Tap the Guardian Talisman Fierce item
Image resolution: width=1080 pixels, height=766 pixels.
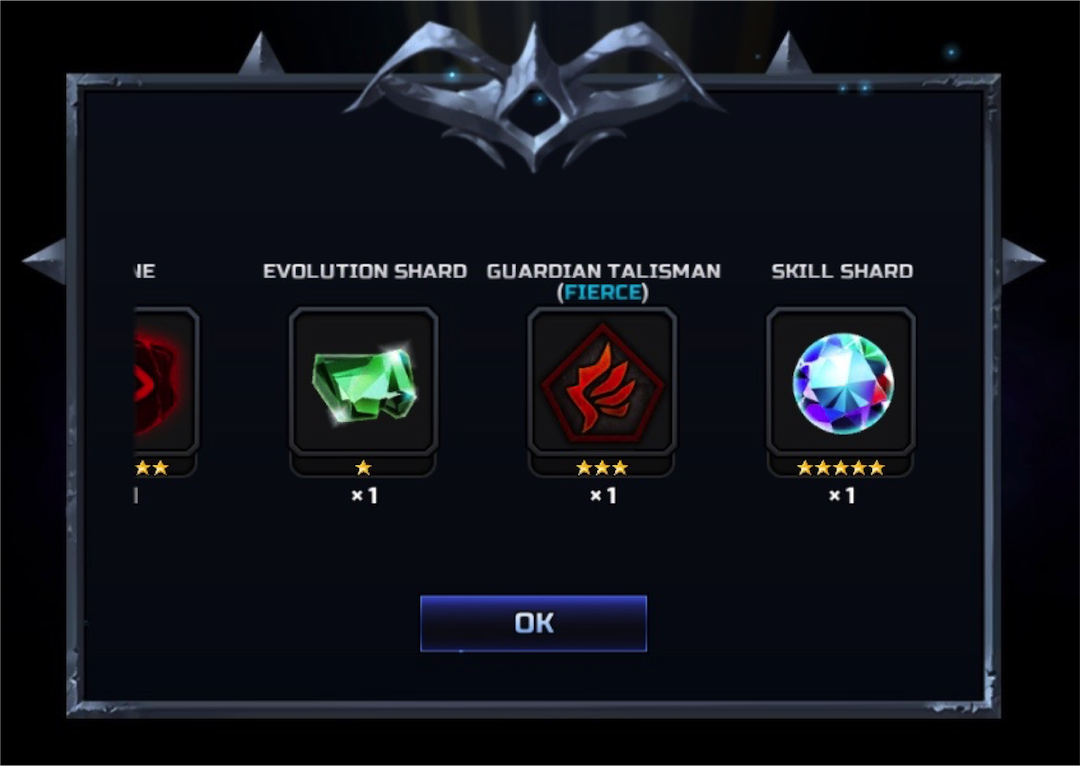tap(602, 382)
